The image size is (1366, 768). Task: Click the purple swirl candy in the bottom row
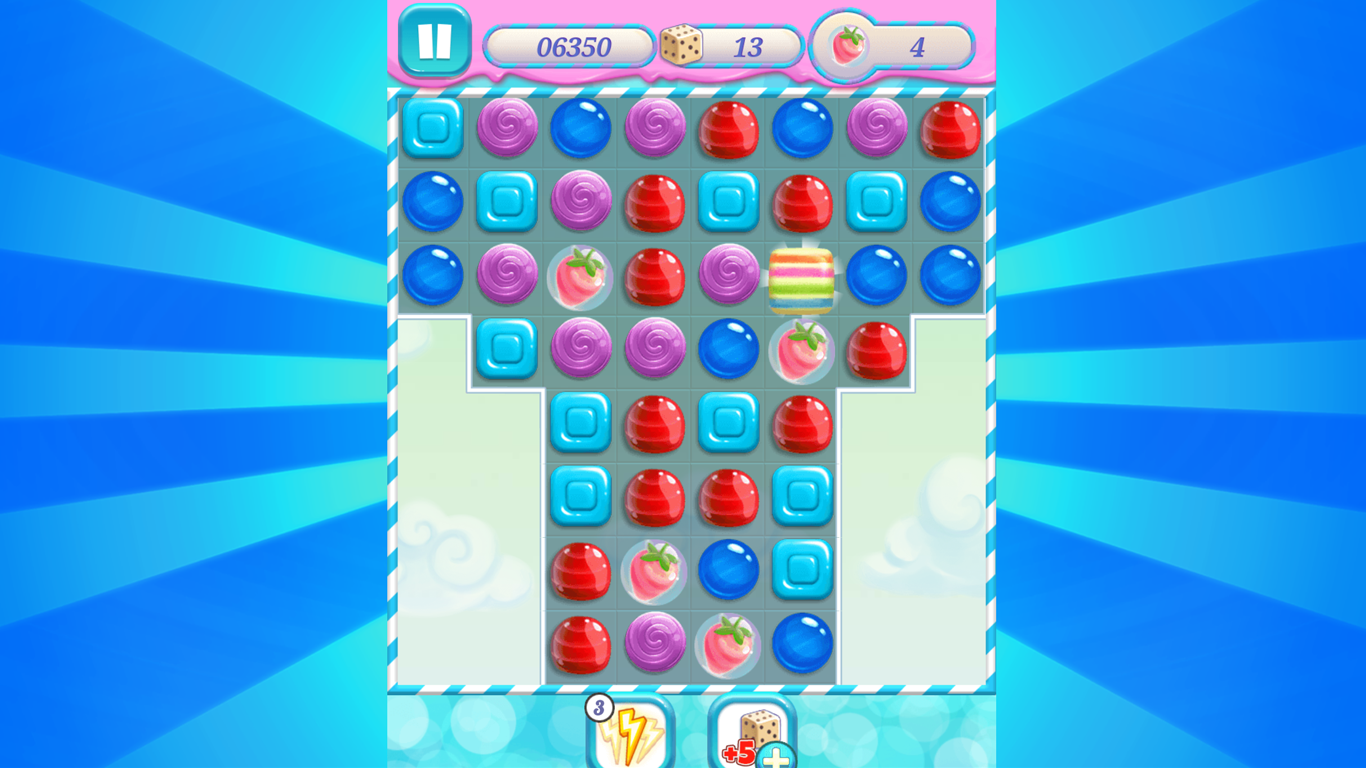[654, 645]
